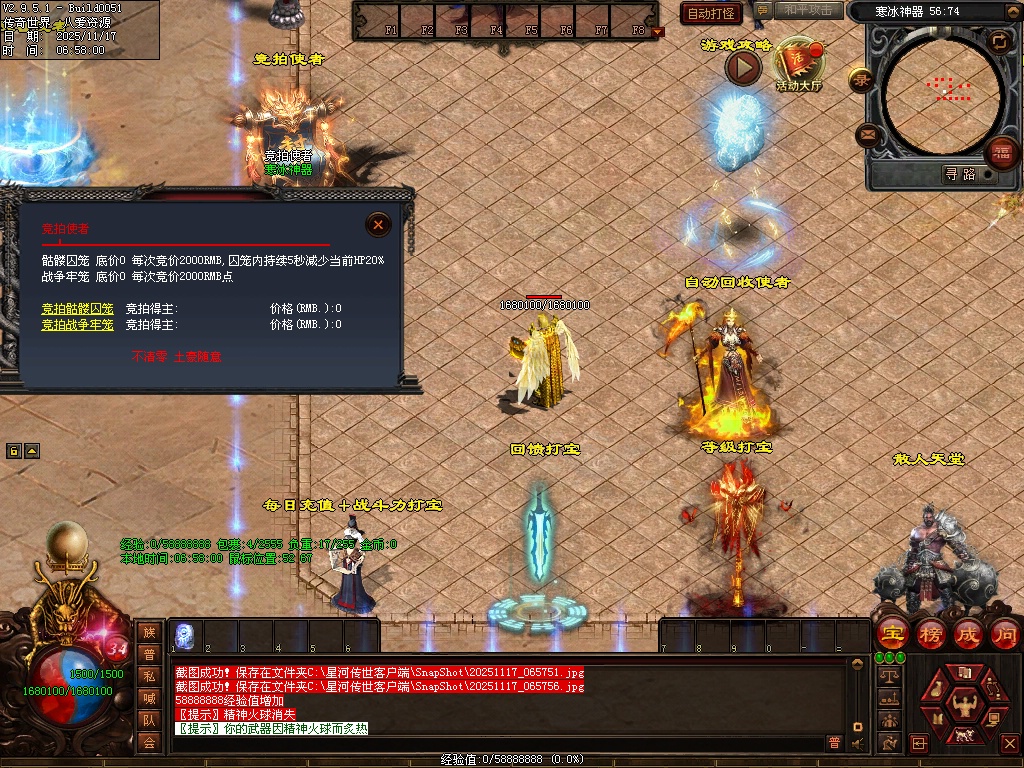Toggle the 自动打怪 auto-fight button
The height and width of the screenshot is (768, 1024).
[712, 13]
